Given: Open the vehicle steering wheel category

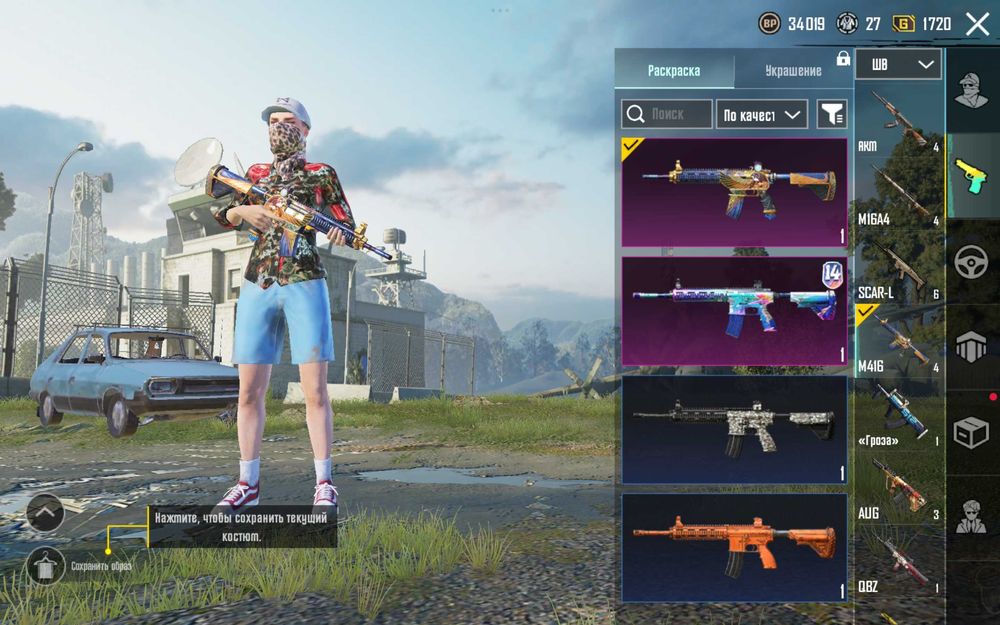Looking at the screenshot, I should coord(971,262).
